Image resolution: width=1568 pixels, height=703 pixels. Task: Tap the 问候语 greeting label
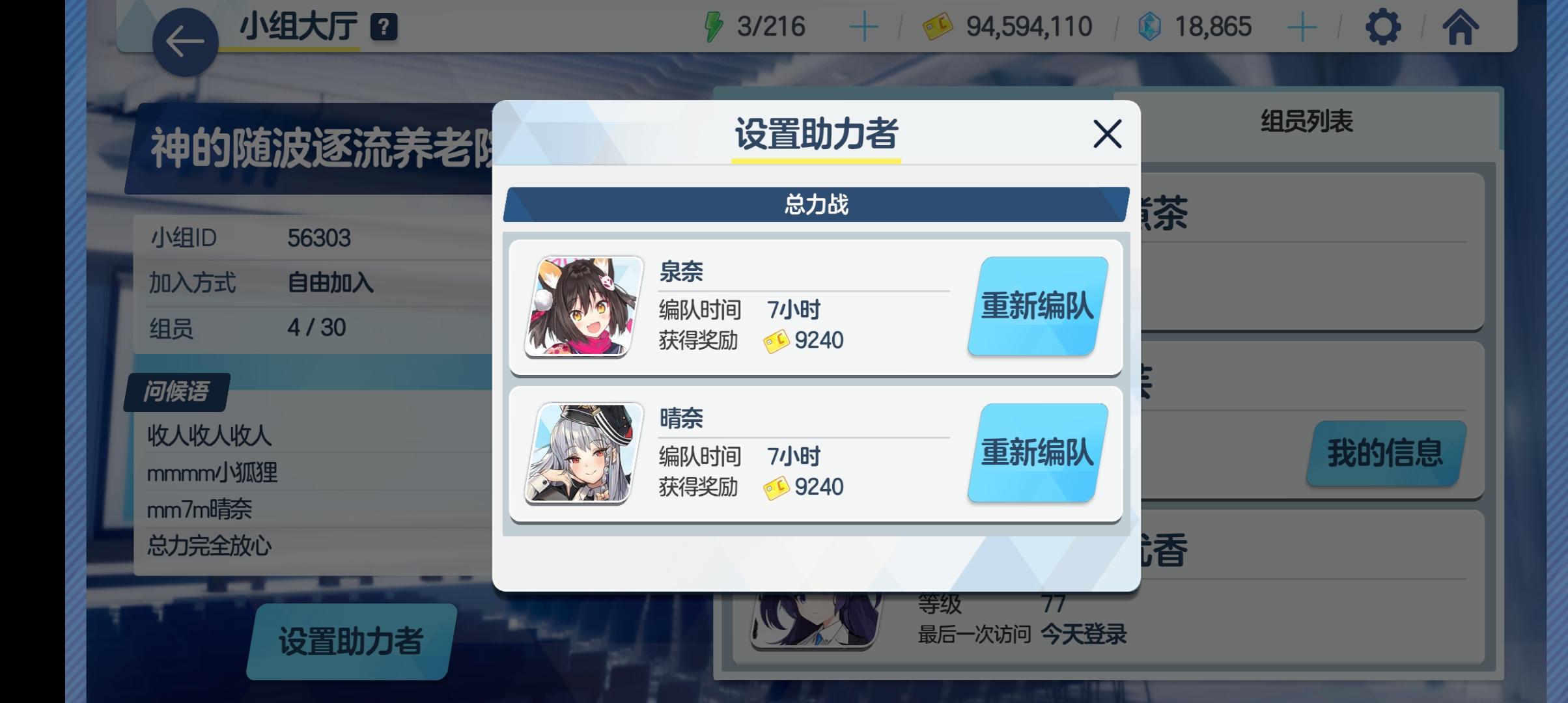click(177, 393)
